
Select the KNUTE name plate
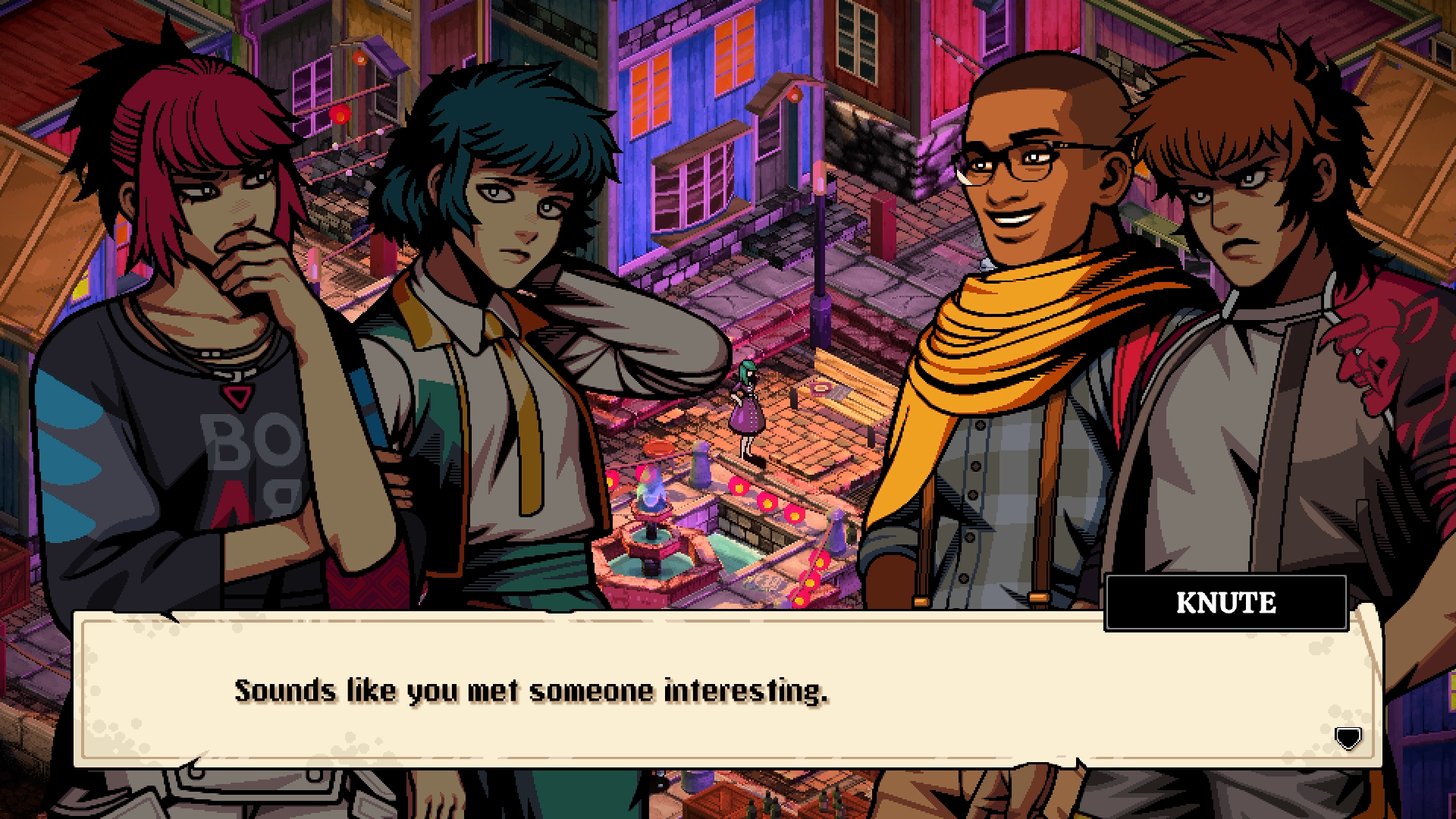(1226, 604)
